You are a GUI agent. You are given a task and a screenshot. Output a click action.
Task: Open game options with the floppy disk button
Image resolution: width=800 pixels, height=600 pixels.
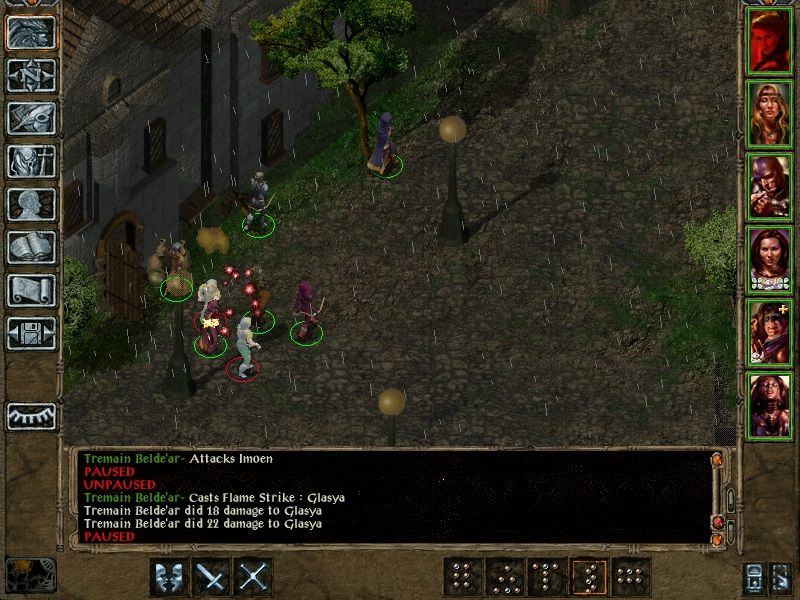tap(32, 333)
